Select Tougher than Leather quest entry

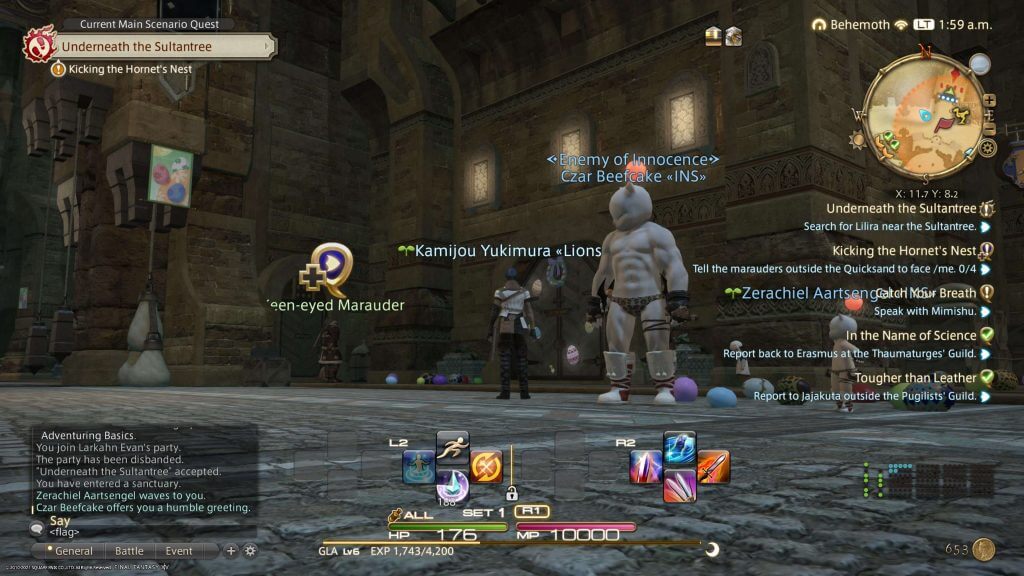(914, 377)
